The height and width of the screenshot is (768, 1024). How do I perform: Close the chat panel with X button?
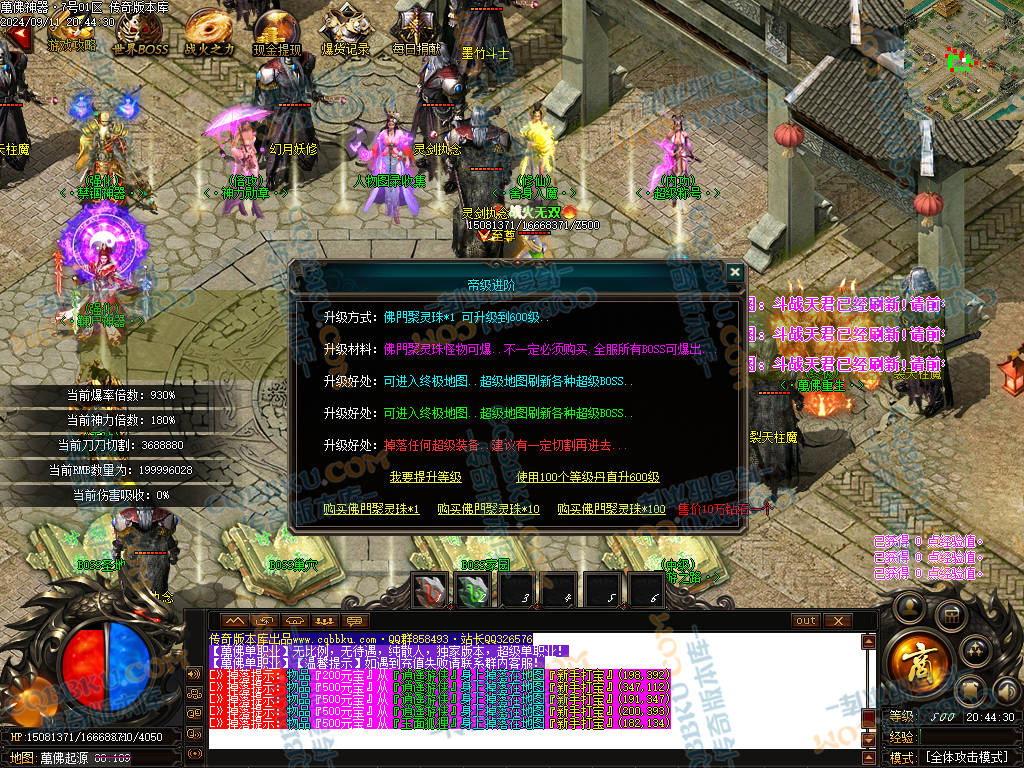[838, 621]
